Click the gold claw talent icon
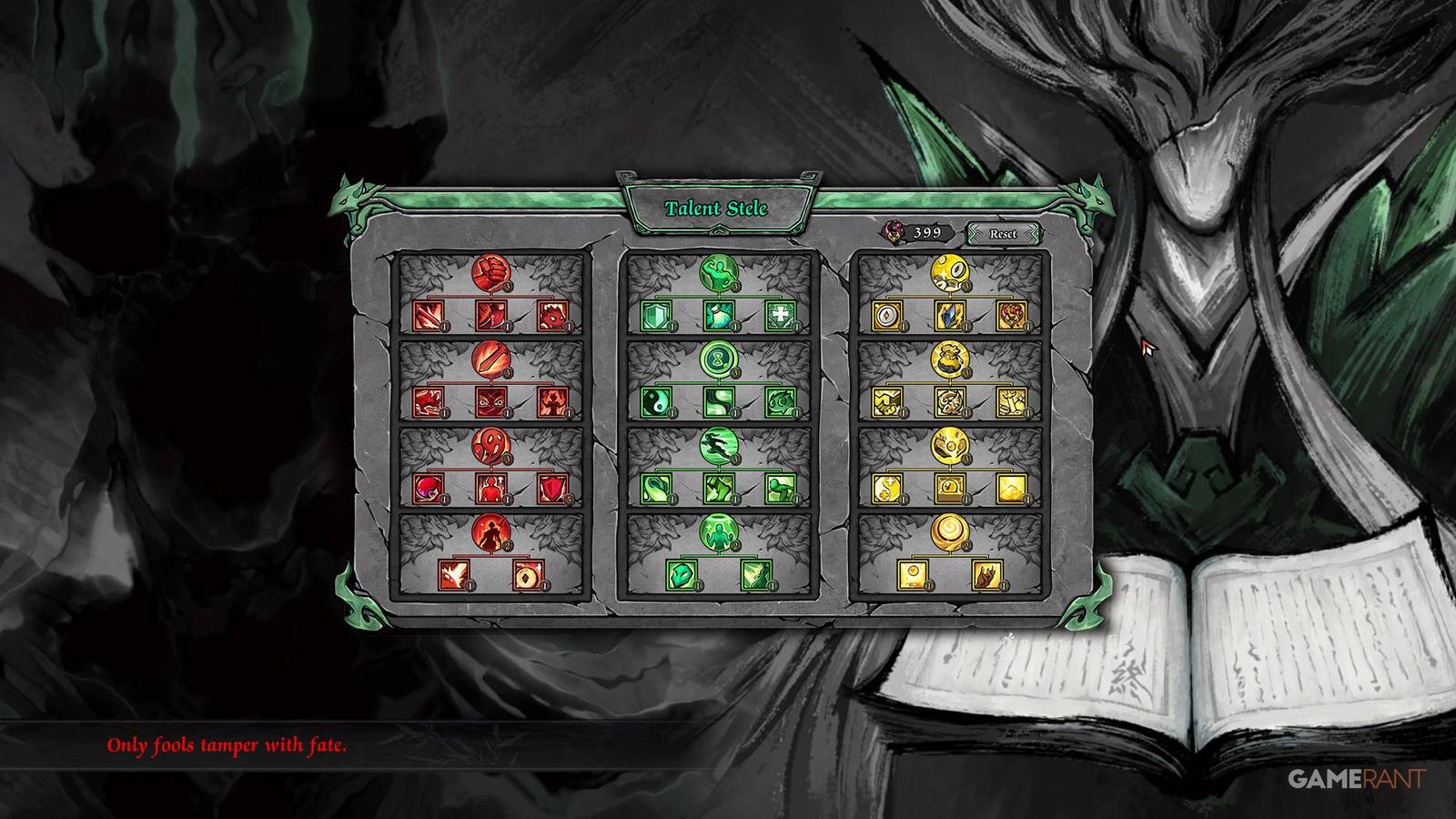1456x819 pixels. click(x=987, y=574)
